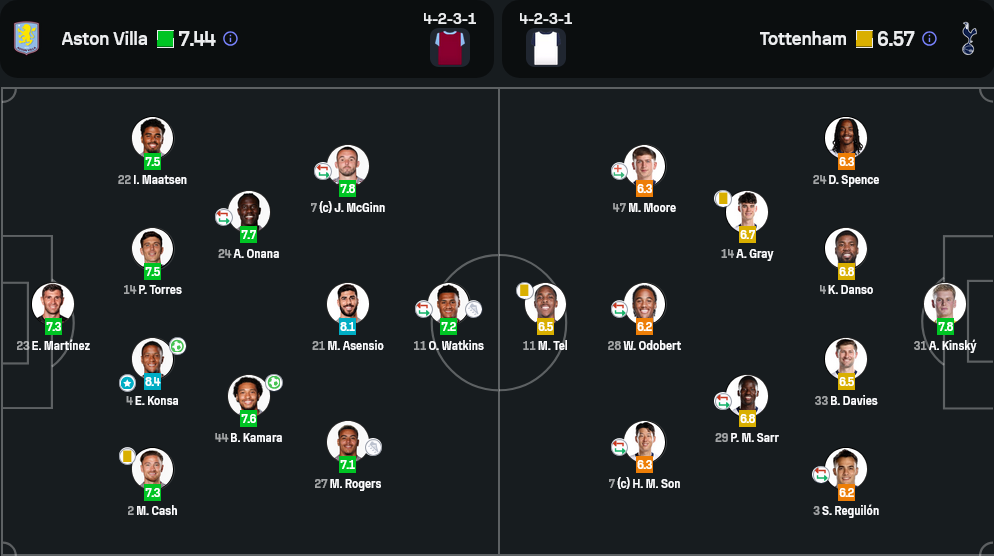
Task: Open D. Spence player card
Action: tap(846, 138)
